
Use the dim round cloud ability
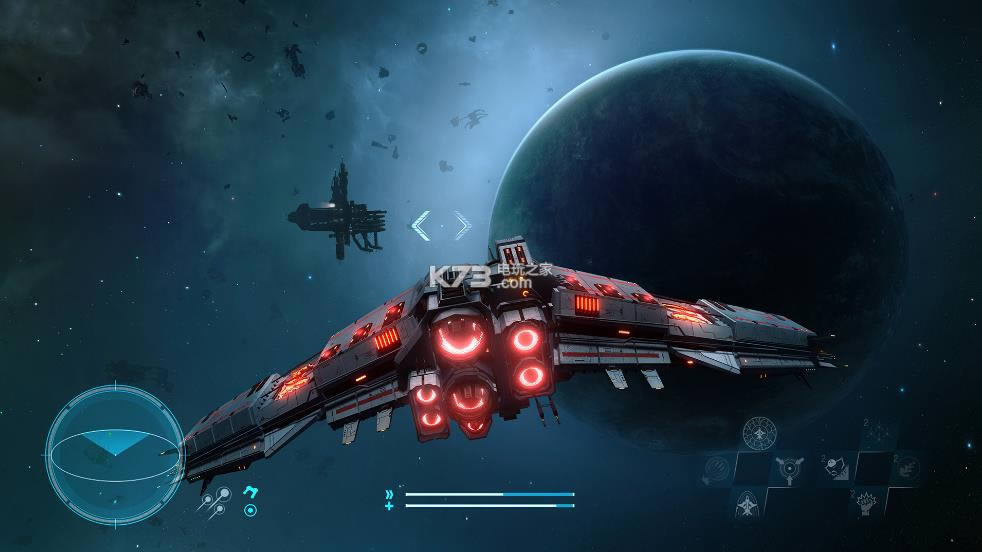point(908,467)
